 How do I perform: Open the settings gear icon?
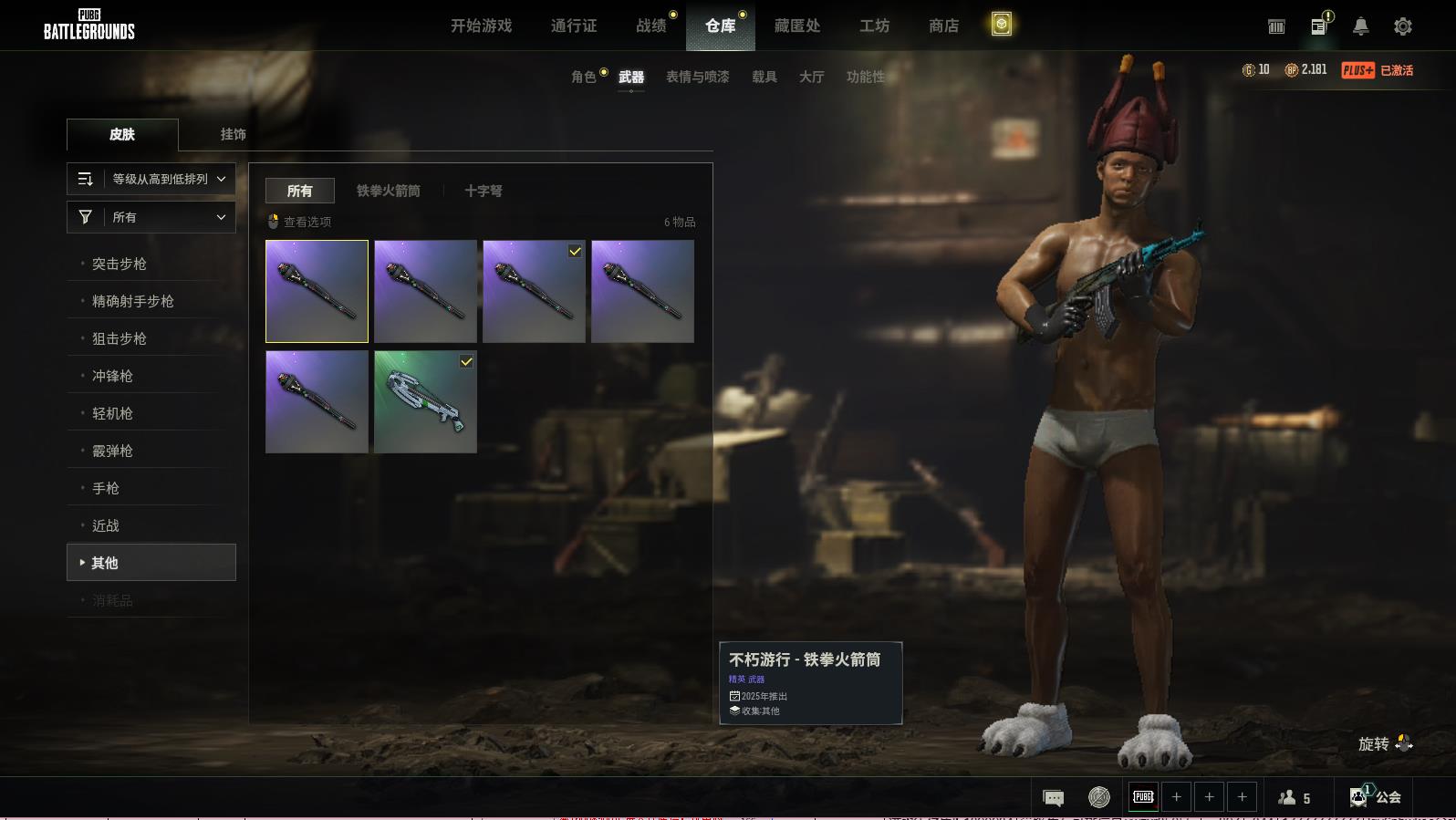(x=1403, y=26)
